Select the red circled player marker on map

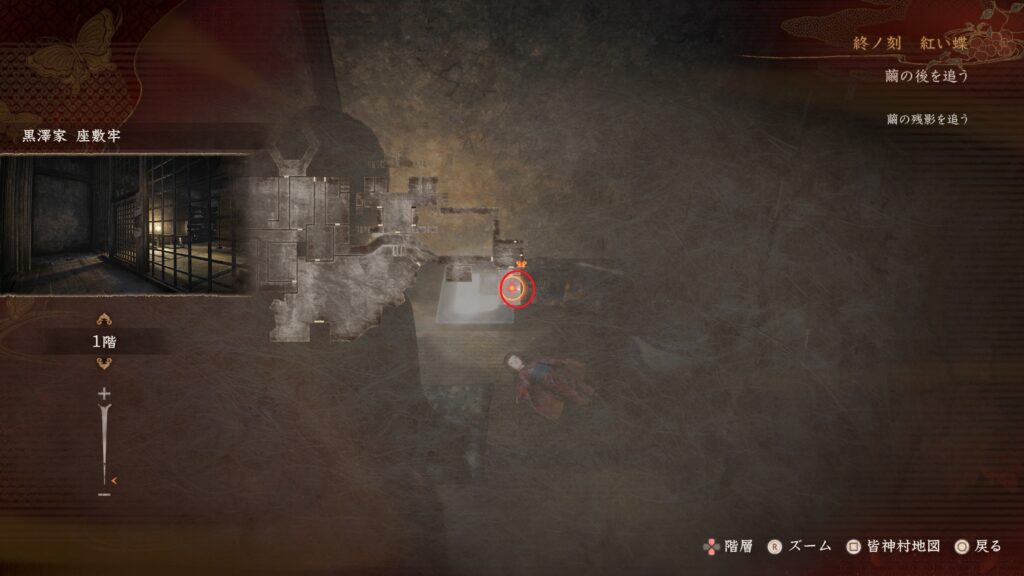pos(517,289)
